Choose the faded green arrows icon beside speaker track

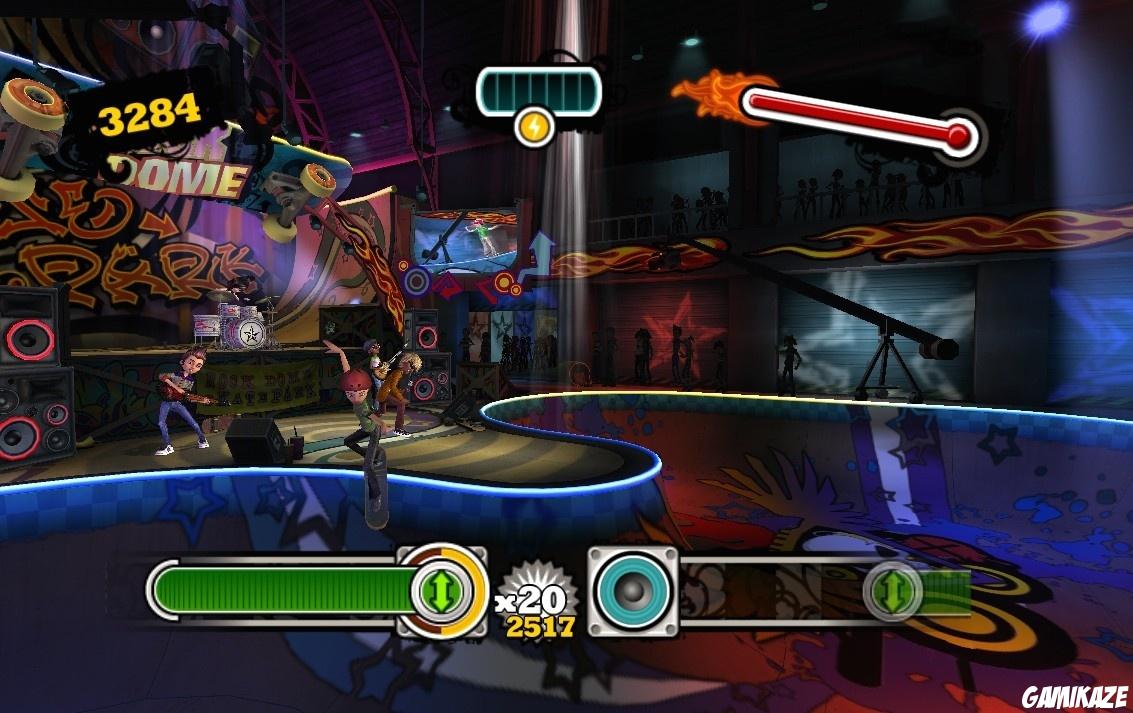click(892, 591)
